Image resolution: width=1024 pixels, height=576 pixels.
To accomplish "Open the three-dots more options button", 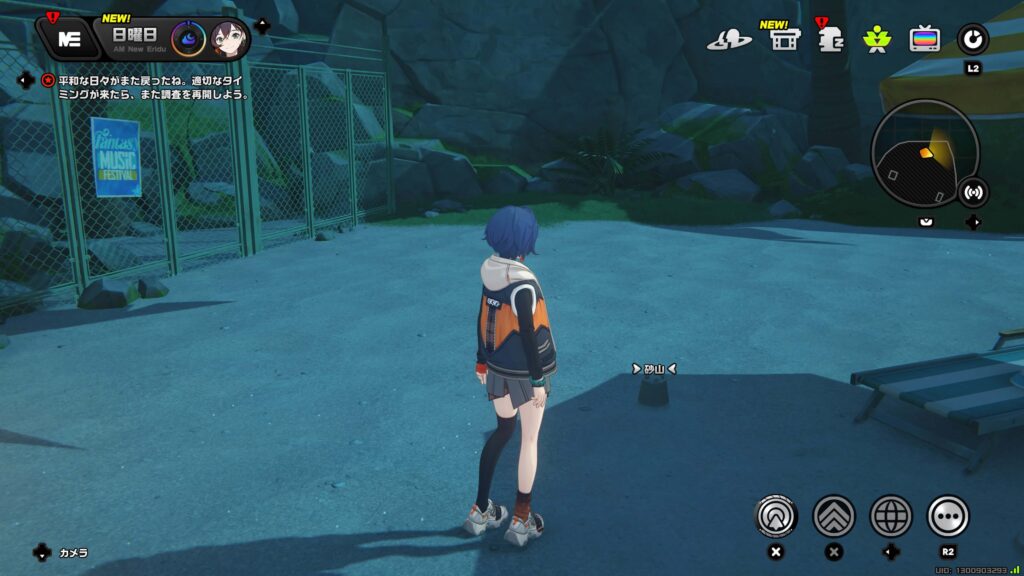I will pyautogui.click(x=948, y=516).
